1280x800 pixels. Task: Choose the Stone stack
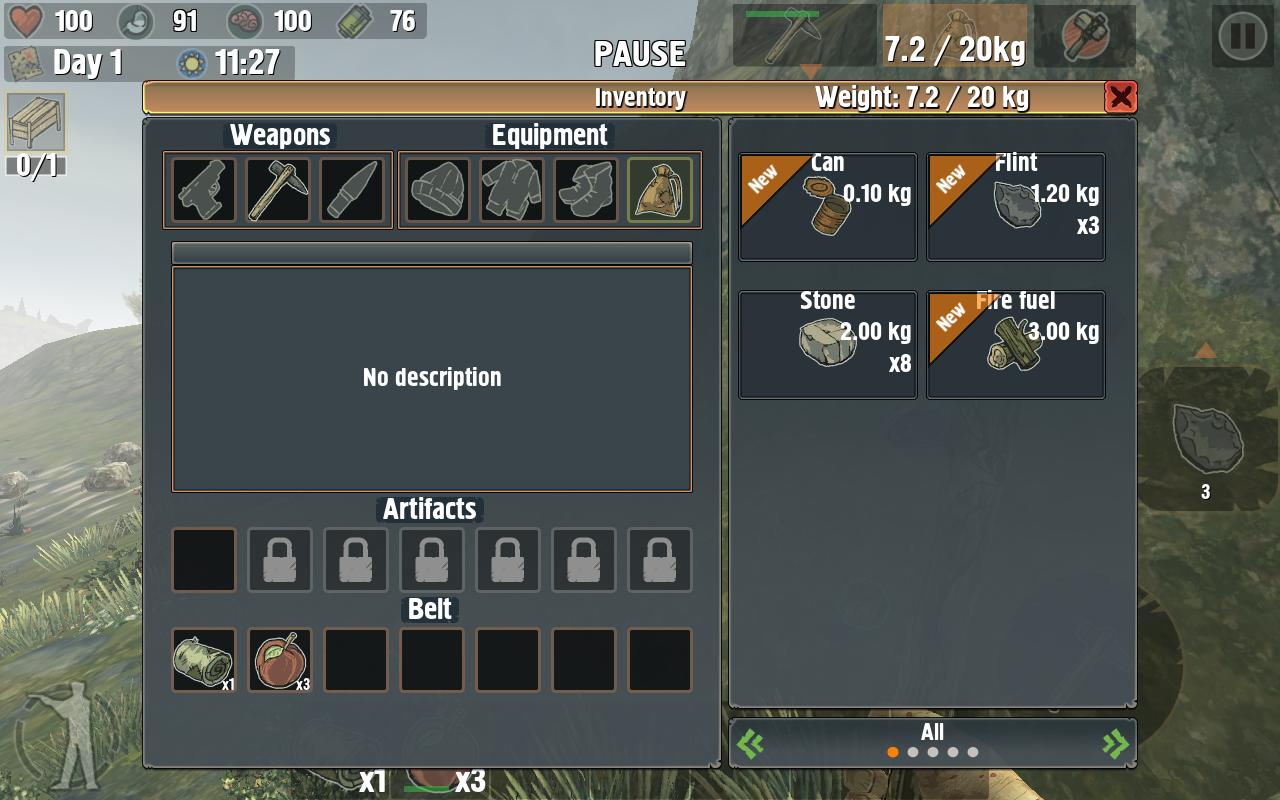[x=828, y=345]
